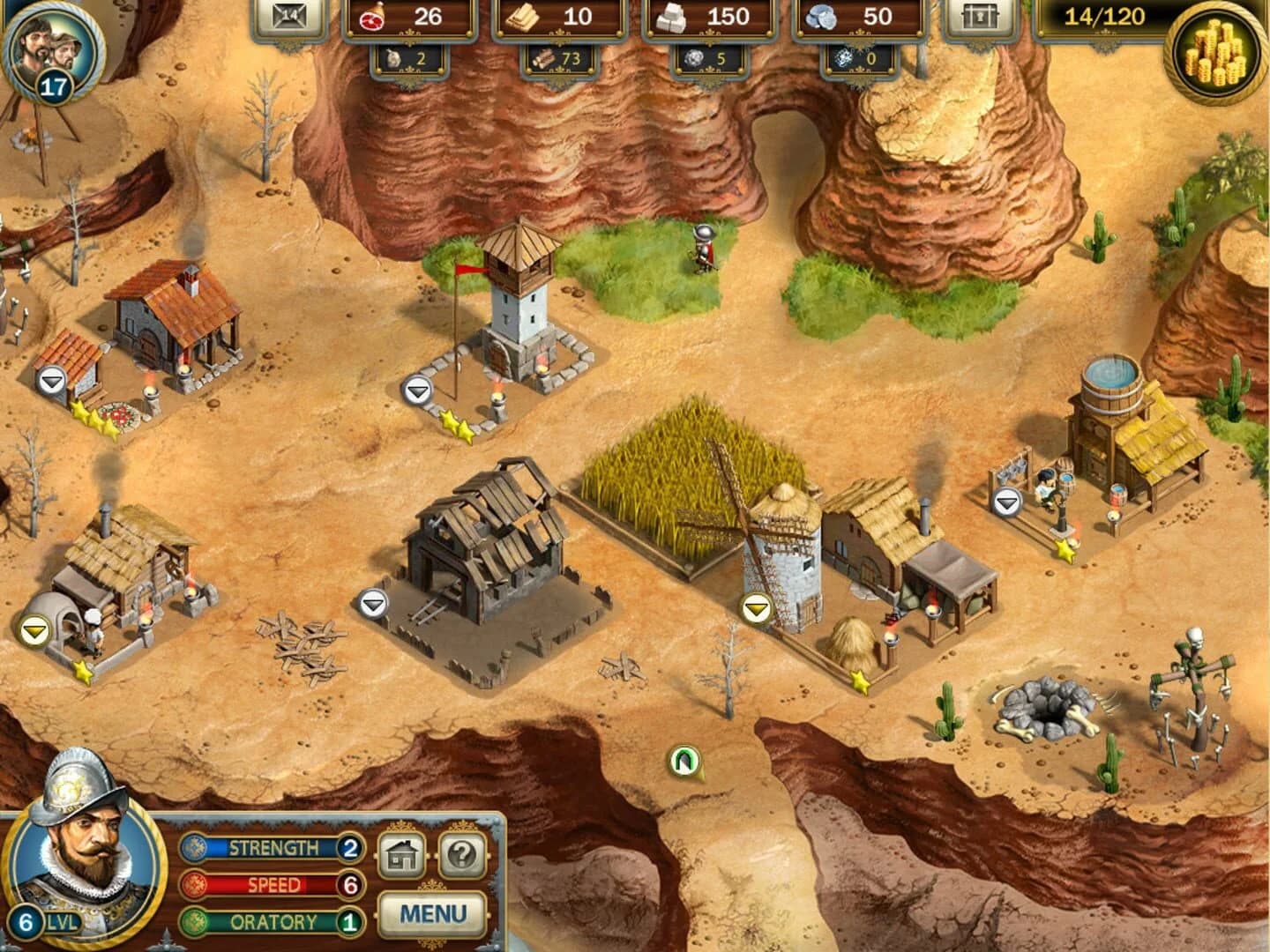
Task: Click the green marker near the chasm
Action: coord(685,758)
